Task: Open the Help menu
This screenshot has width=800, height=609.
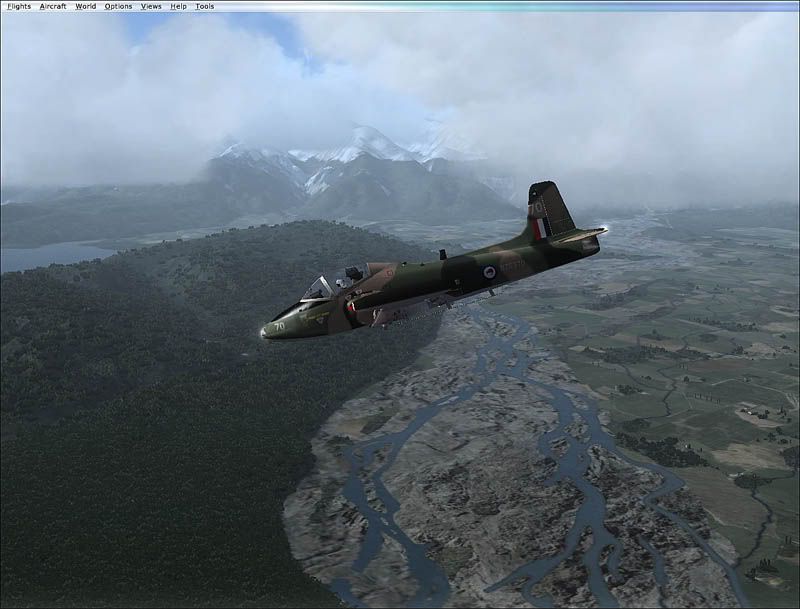Action: coord(178,6)
